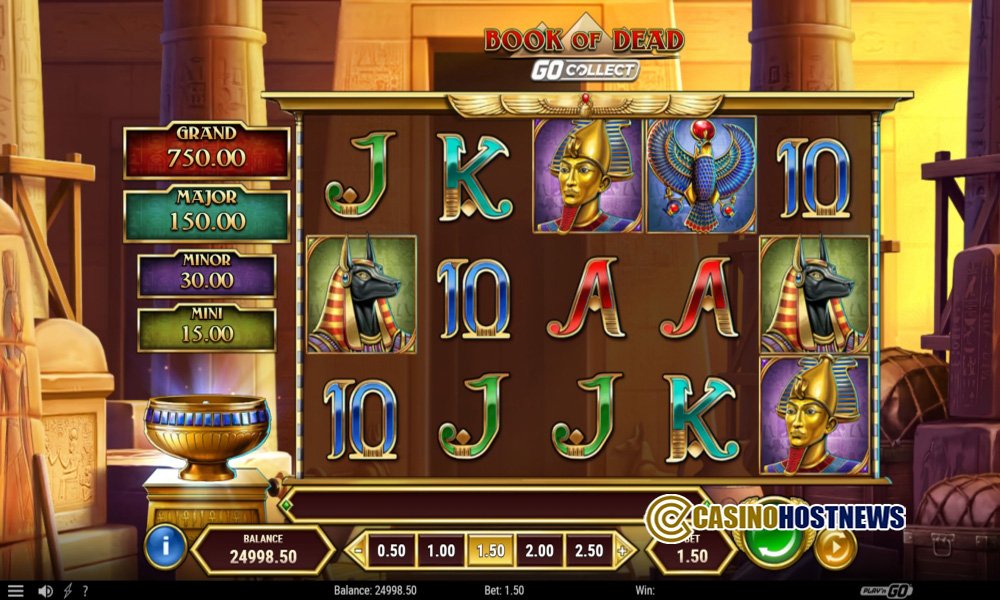Increase the bet with the plus arrow

pyautogui.click(x=623, y=550)
